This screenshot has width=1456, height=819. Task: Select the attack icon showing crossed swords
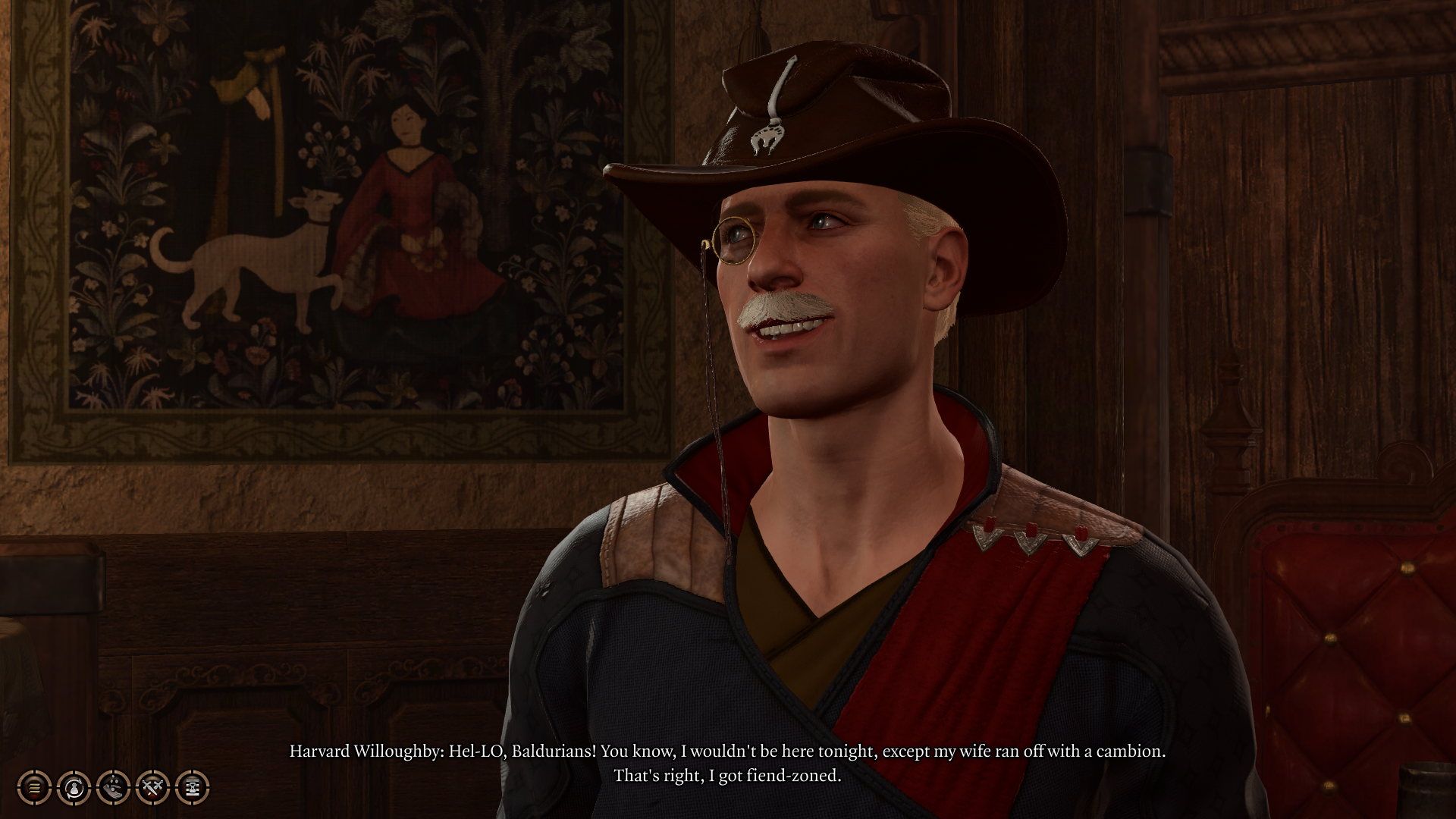click(x=152, y=787)
